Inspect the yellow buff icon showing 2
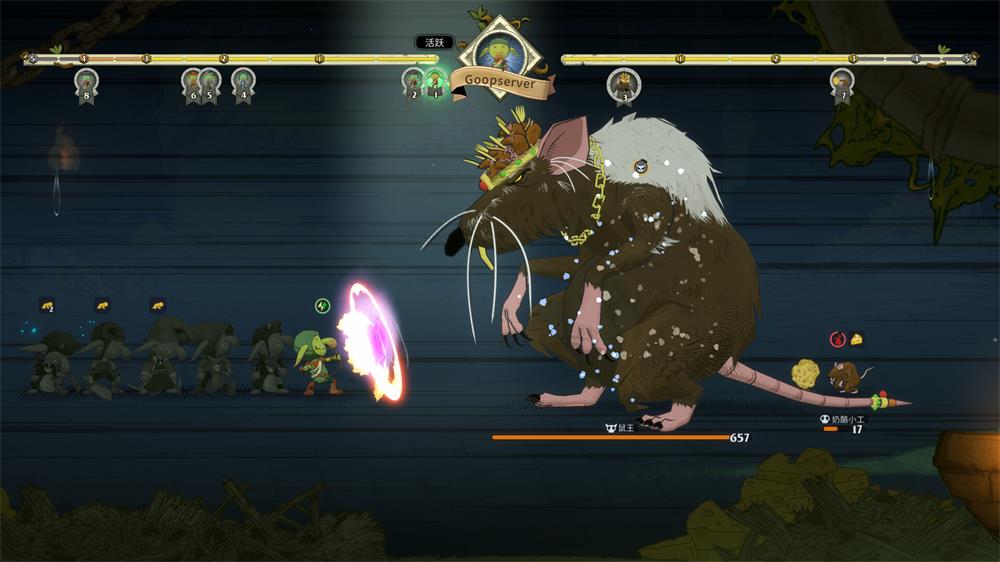 click(x=47, y=305)
